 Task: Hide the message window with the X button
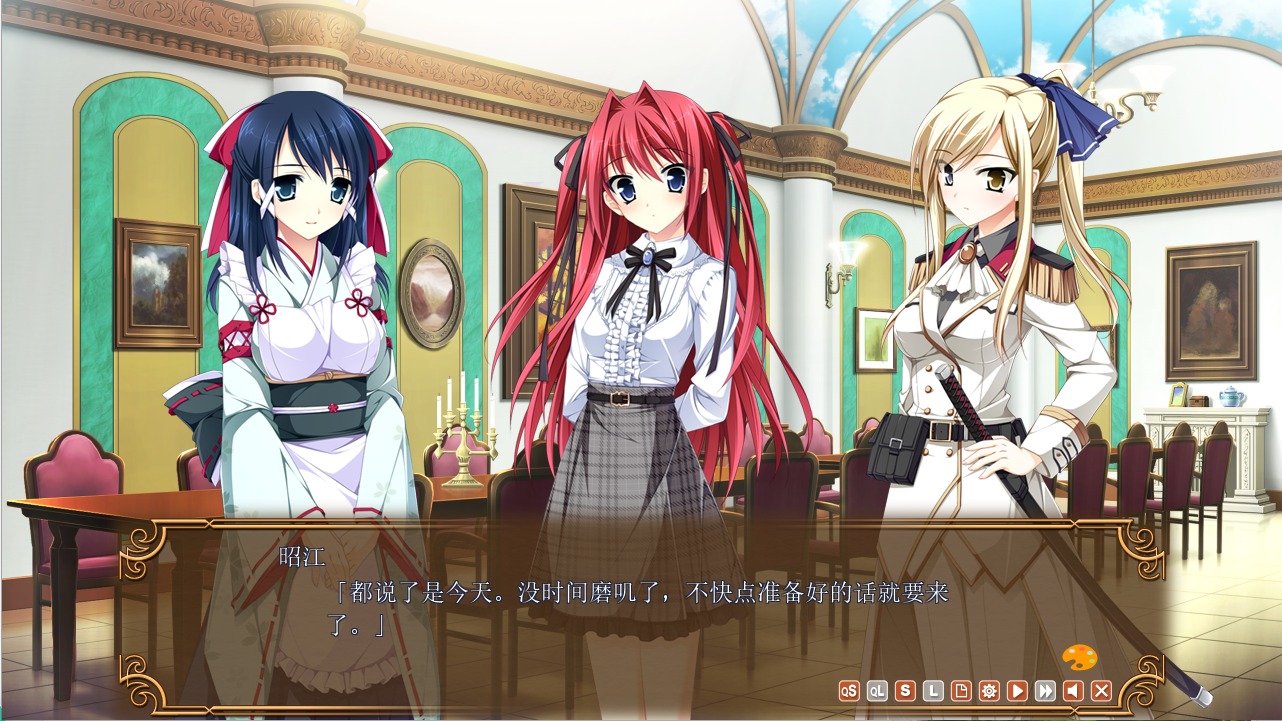click(1102, 691)
